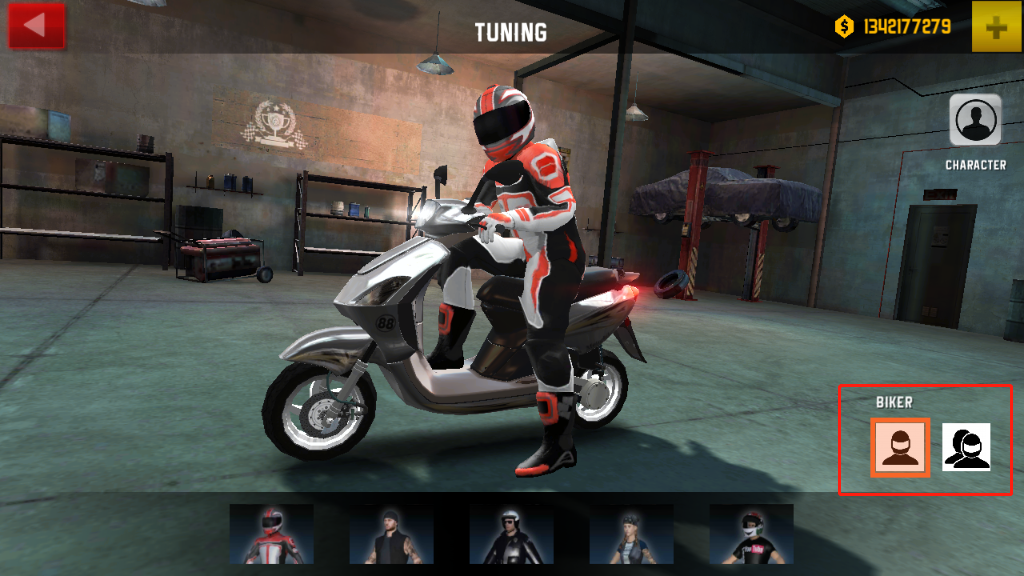Go back with the red arrow button
1024x576 pixels.
36,26
